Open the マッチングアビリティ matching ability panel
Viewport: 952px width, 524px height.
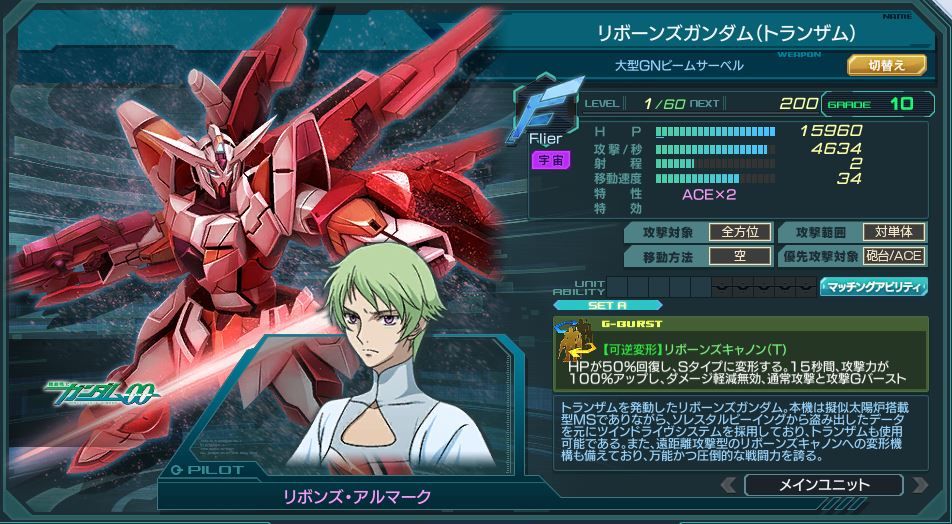[x=873, y=287]
